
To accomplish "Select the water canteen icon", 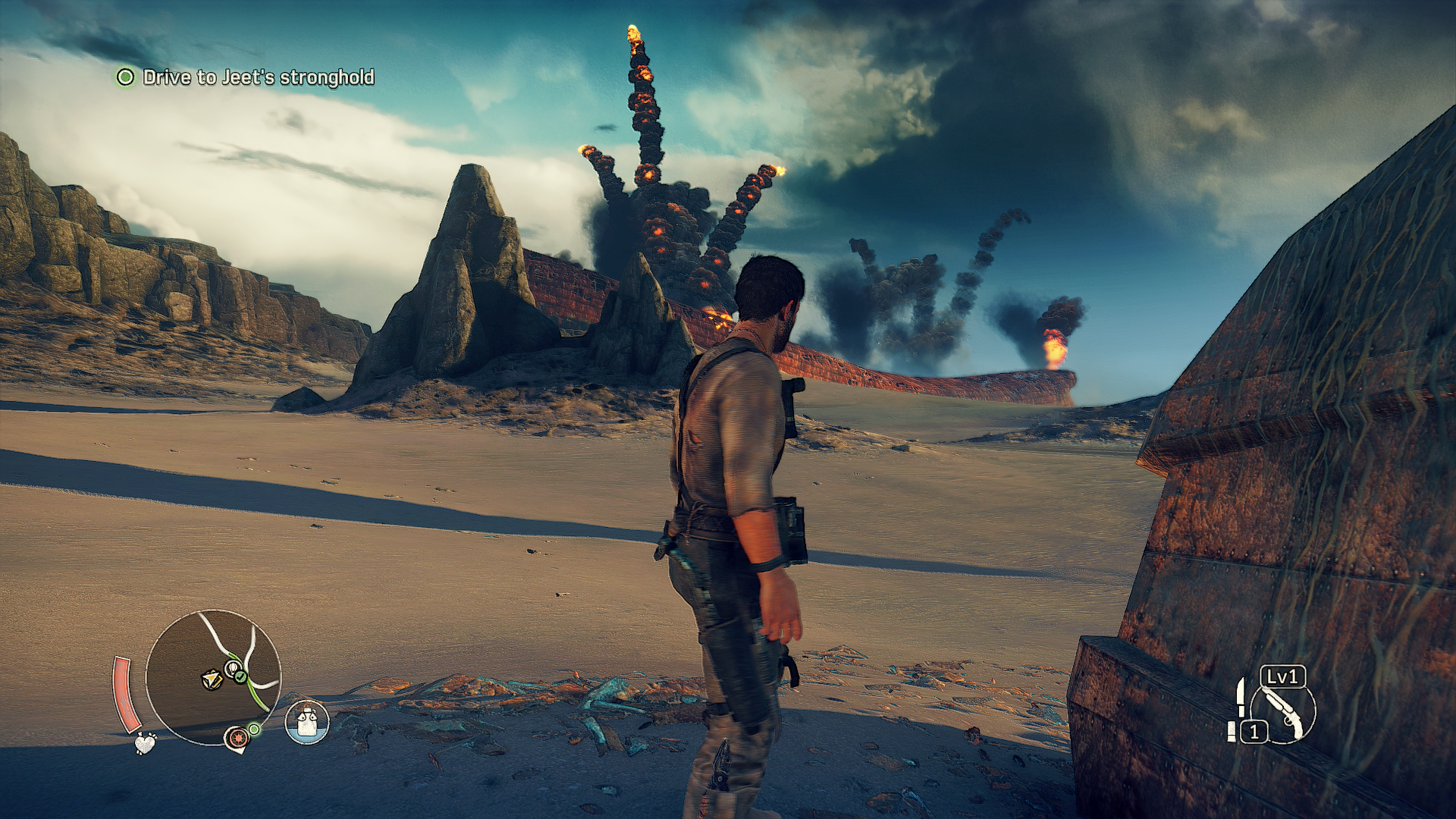I will point(306,722).
